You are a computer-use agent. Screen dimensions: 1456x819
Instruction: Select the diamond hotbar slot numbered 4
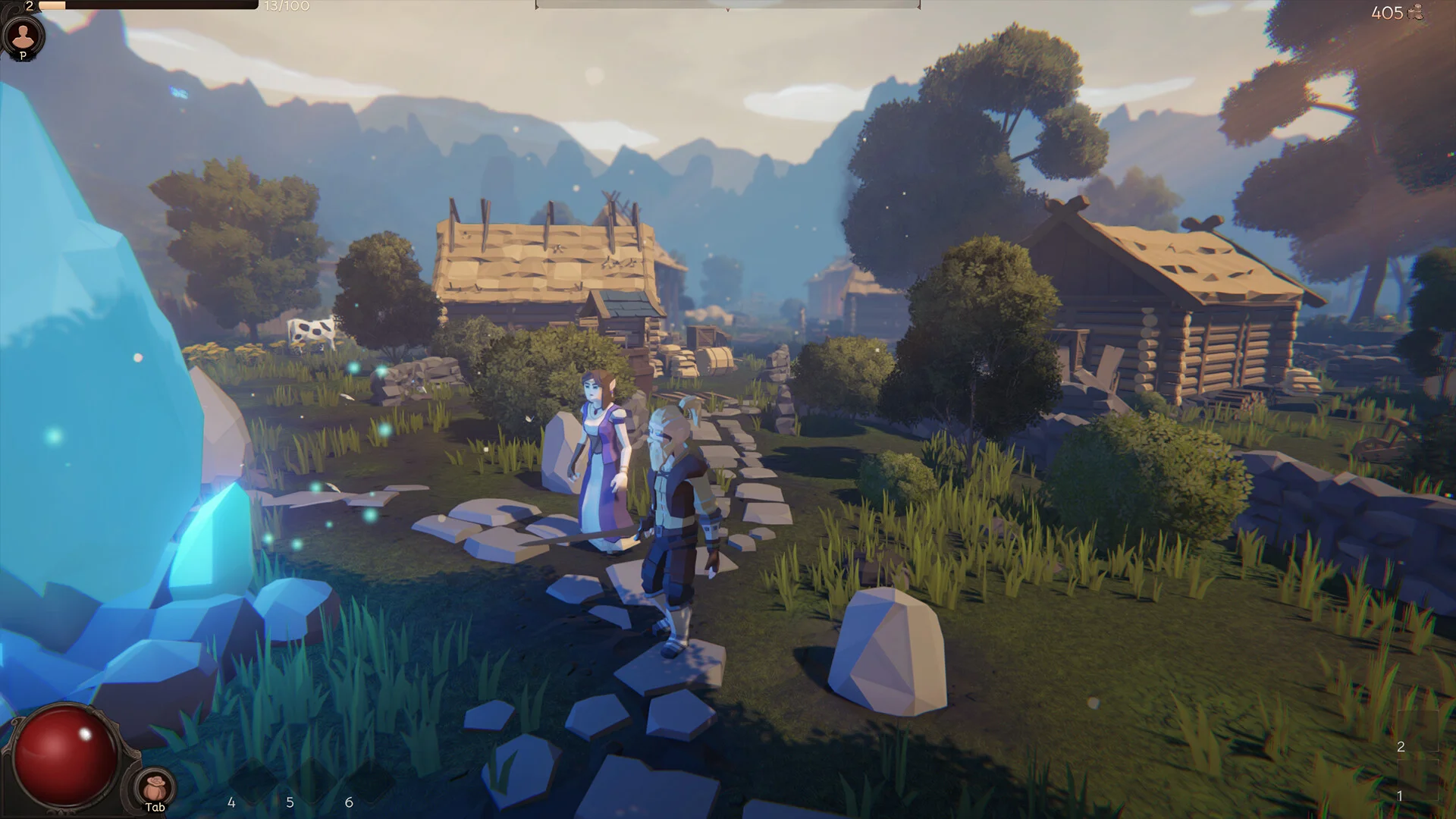pyautogui.click(x=252, y=781)
